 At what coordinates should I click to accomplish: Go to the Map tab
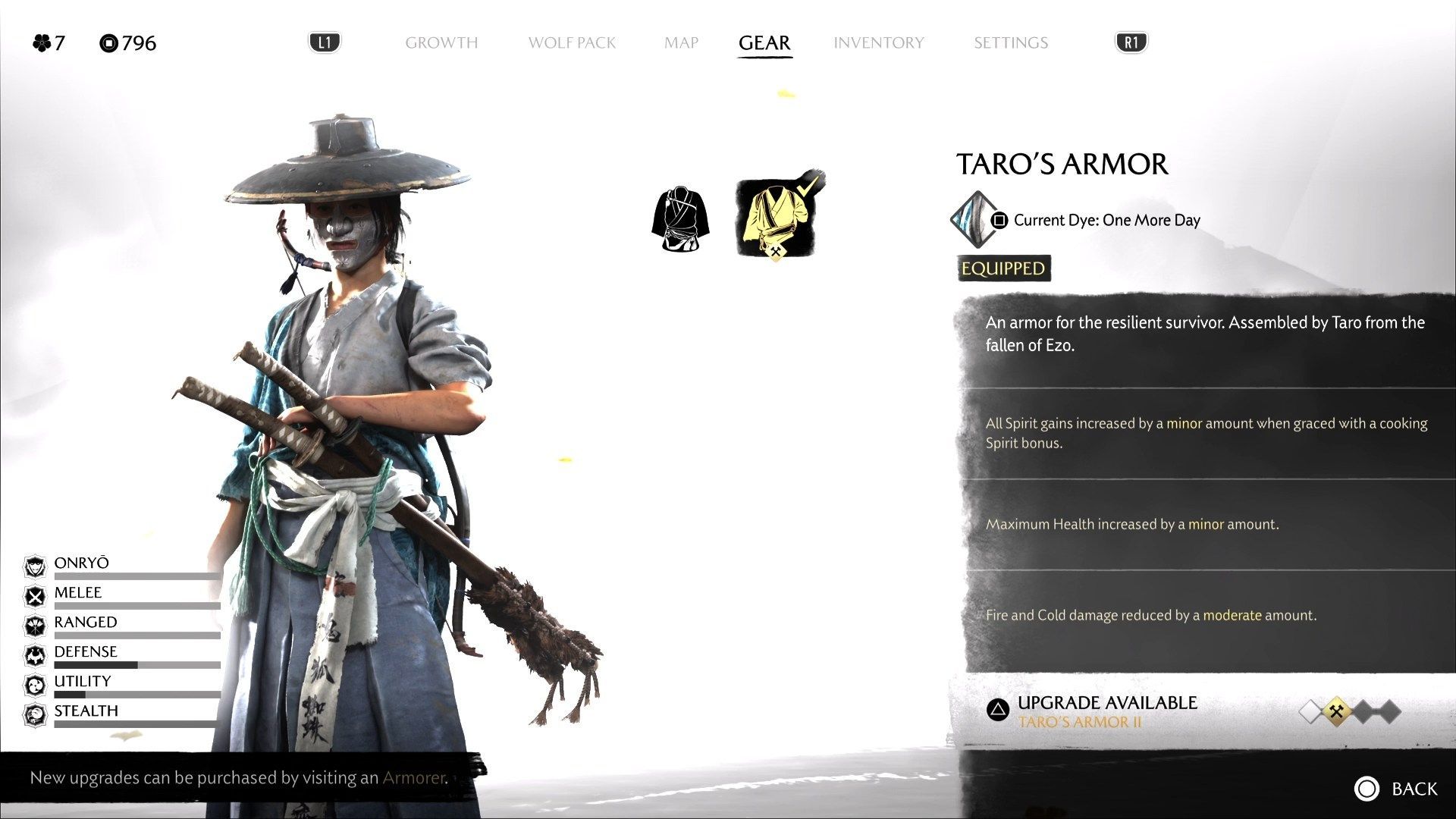[681, 43]
